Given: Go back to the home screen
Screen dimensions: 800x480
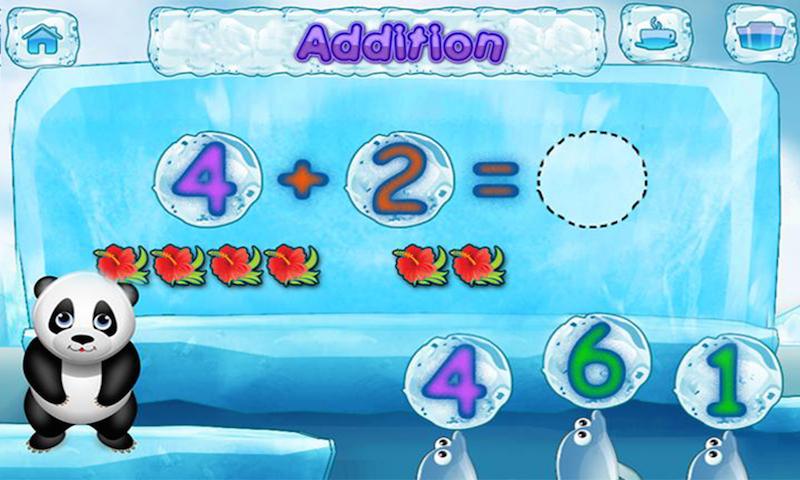Looking at the screenshot, I should (x=43, y=37).
